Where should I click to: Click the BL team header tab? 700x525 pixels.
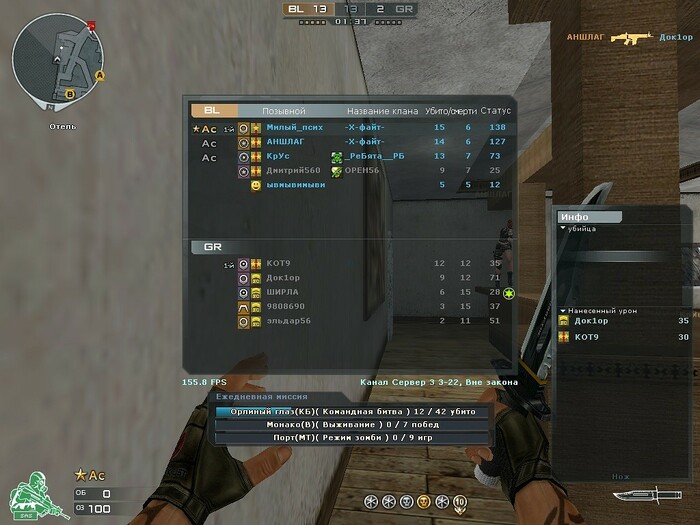[x=214, y=111]
